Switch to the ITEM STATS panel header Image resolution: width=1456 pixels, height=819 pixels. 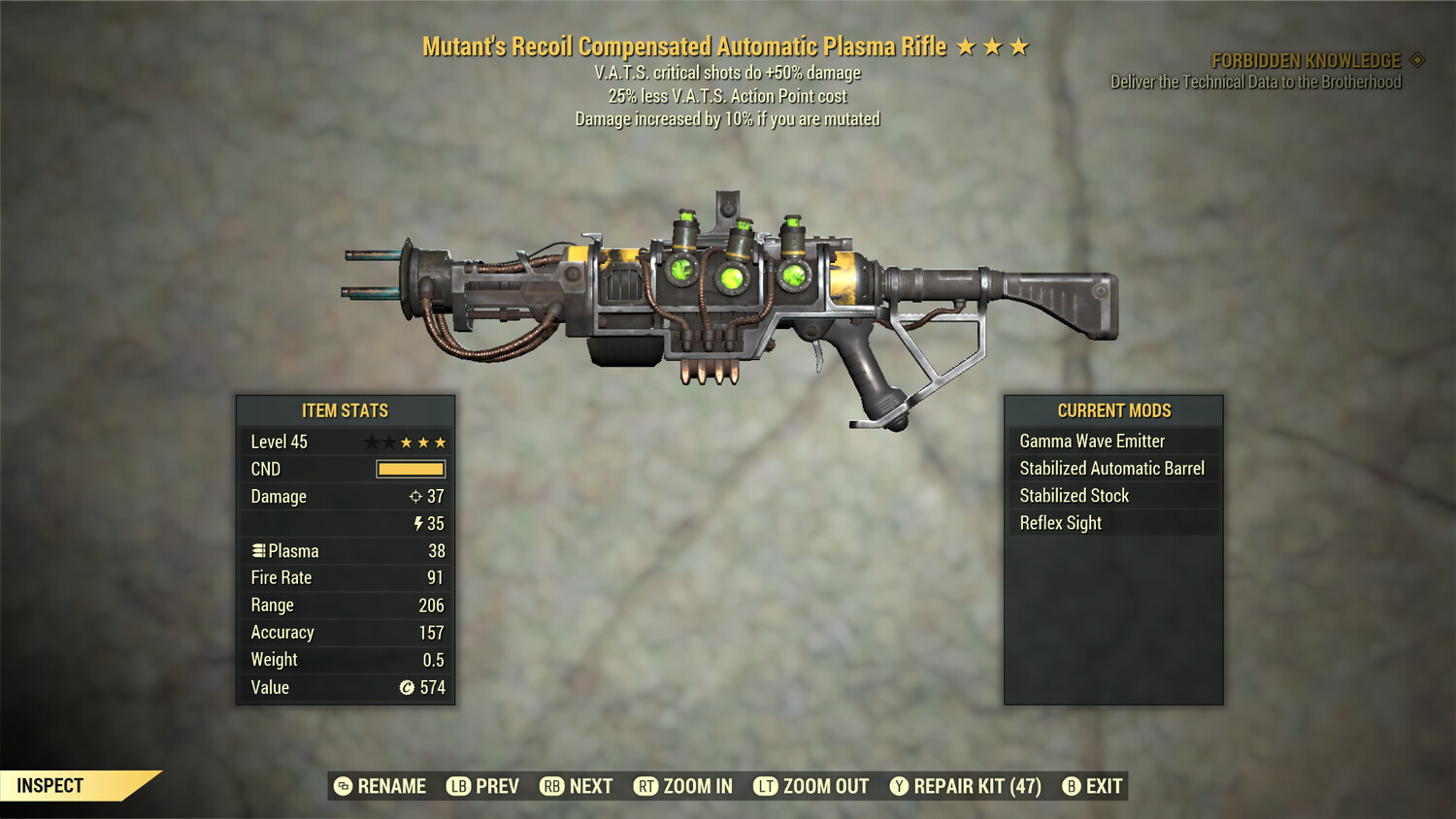coord(345,410)
